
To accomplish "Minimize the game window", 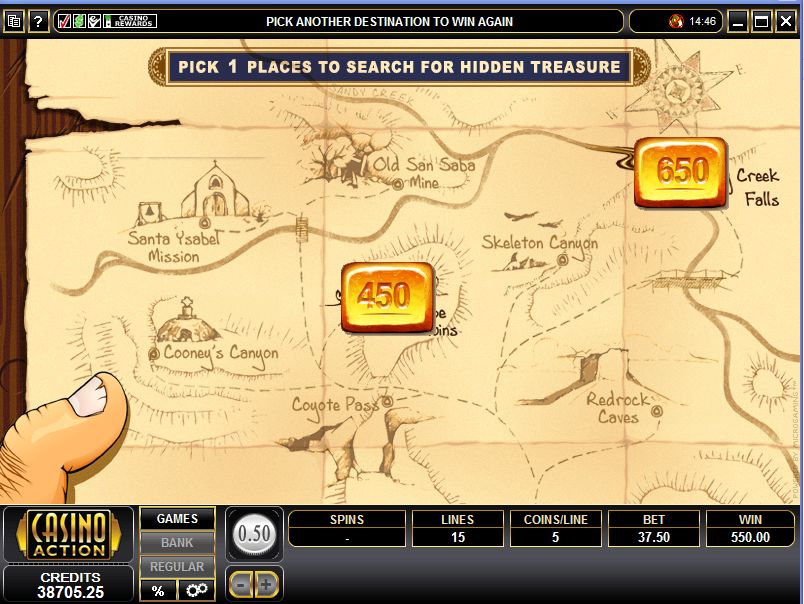I will pyautogui.click(x=738, y=21).
